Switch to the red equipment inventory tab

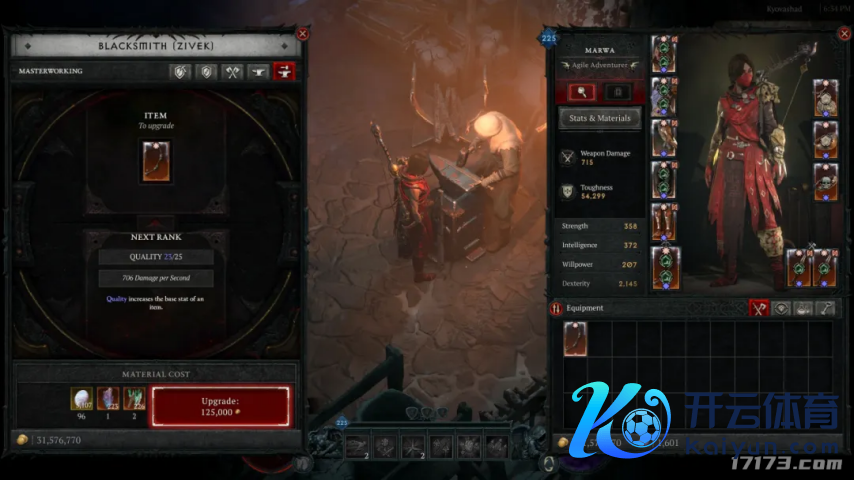[x=759, y=308]
